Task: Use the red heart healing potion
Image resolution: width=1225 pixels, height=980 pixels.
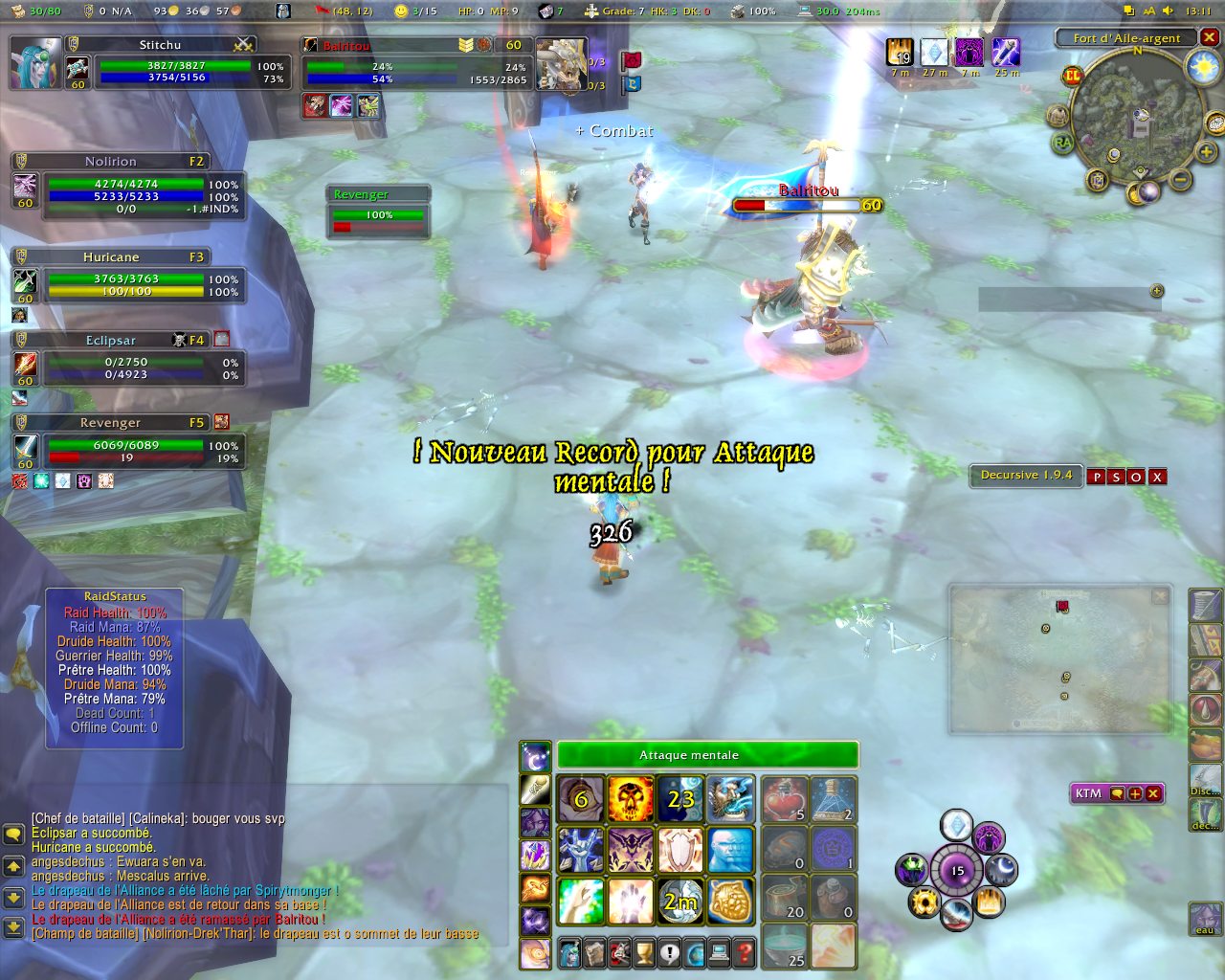Action: click(x=784, y=799)
